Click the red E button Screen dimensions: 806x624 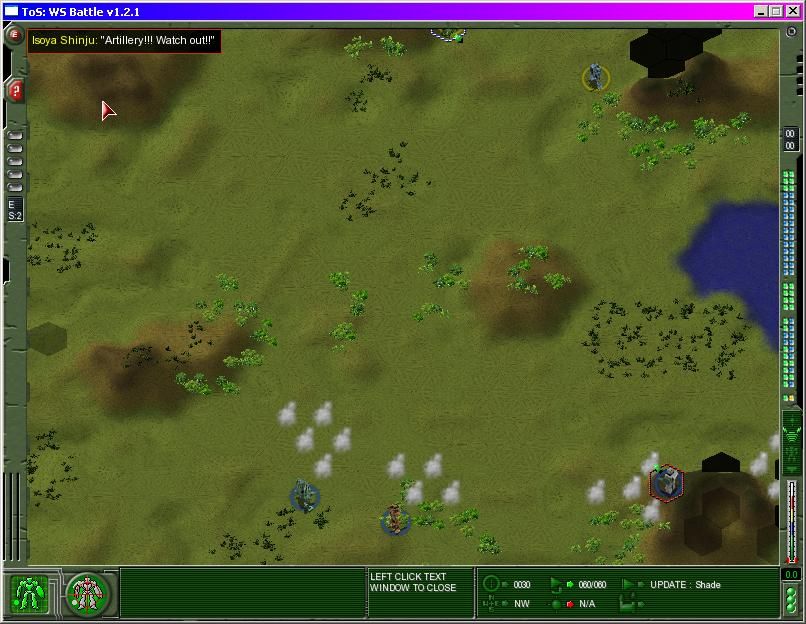tap(15, 35)
